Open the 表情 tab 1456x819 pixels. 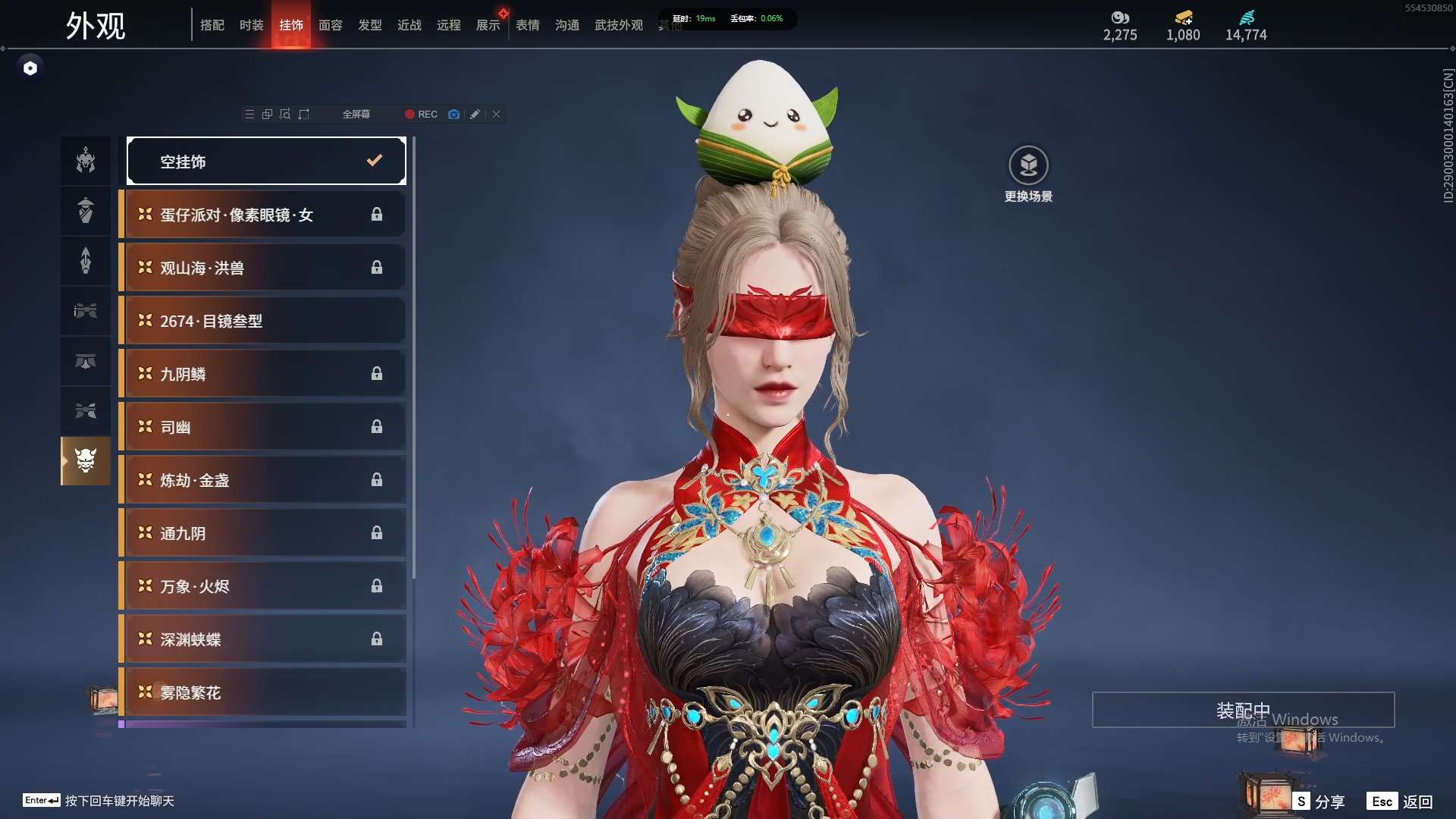[527, 25]
